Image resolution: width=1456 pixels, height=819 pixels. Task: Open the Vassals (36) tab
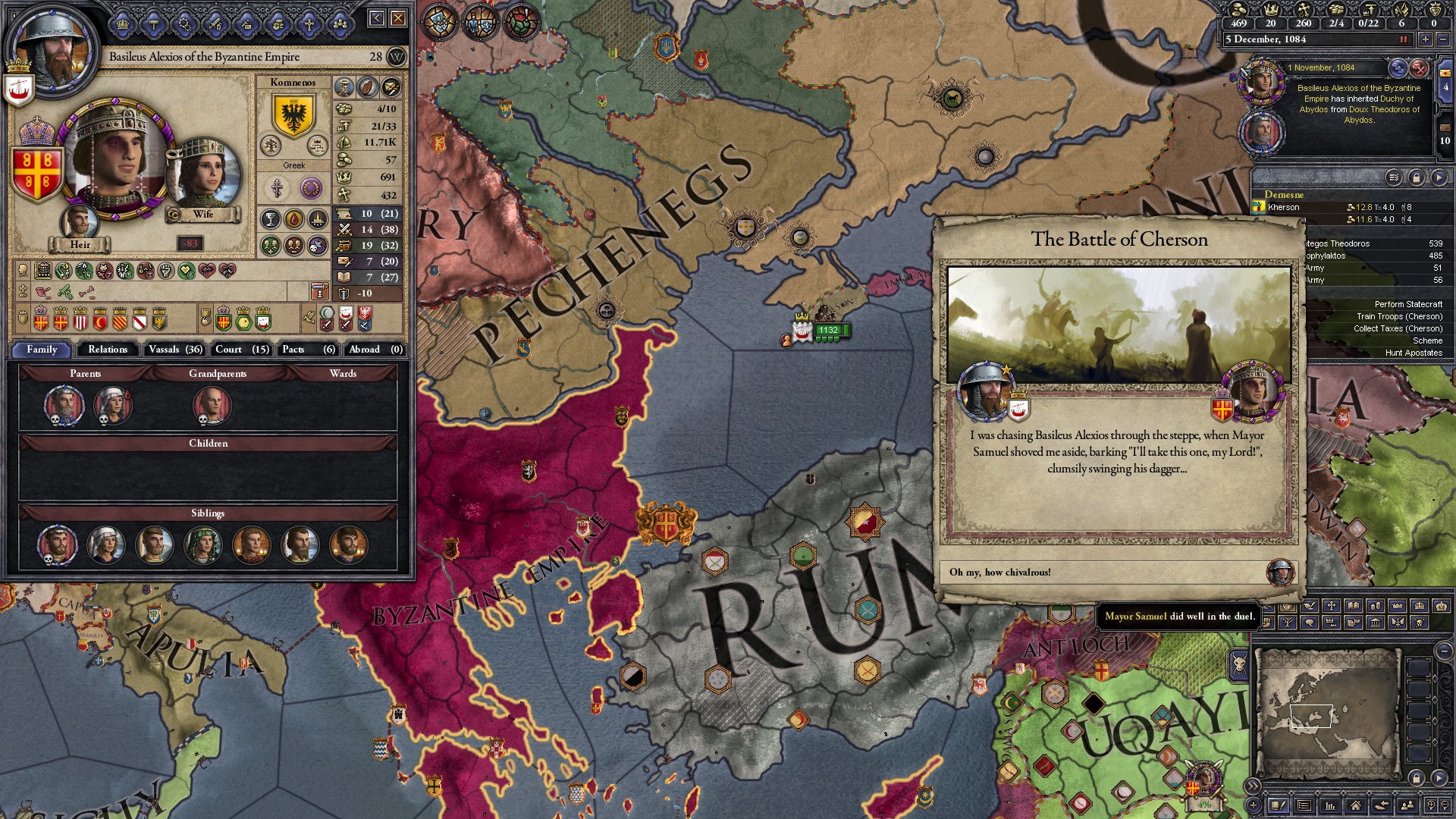pyautogui.click(x=175, y=350)
